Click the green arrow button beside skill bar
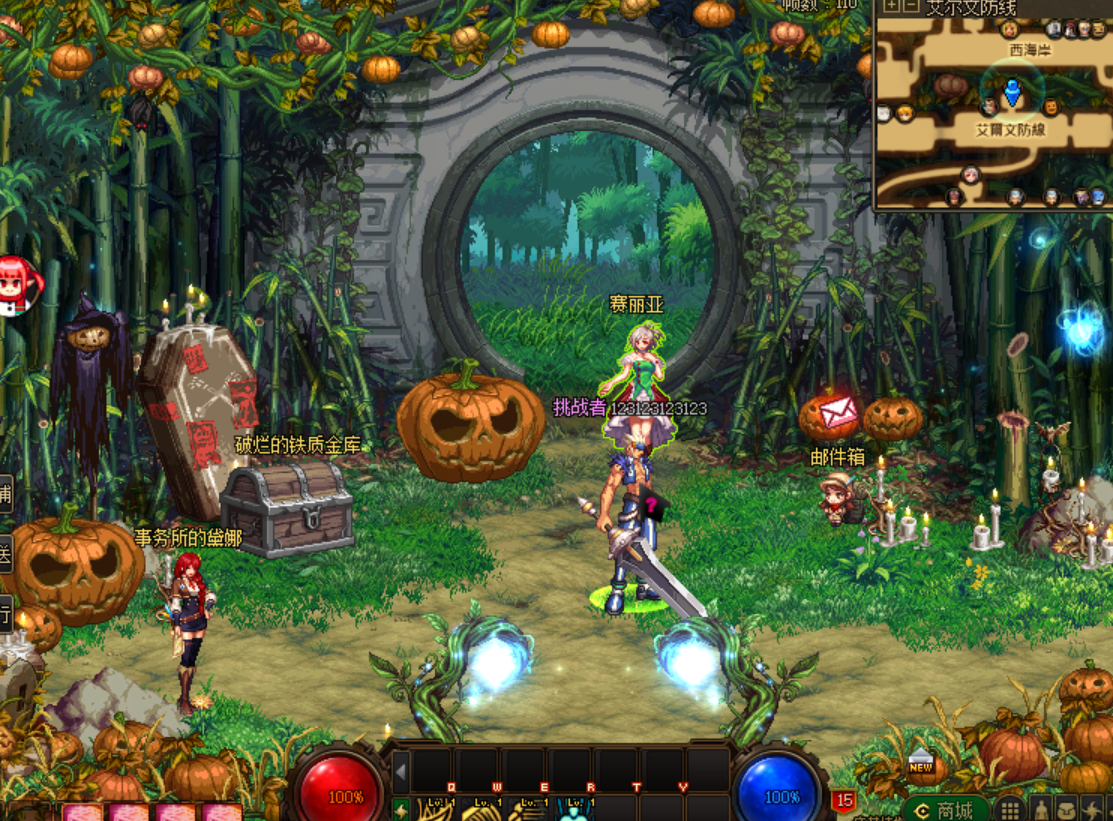This screenshot has width=1113, height=821. pos(400,809)
